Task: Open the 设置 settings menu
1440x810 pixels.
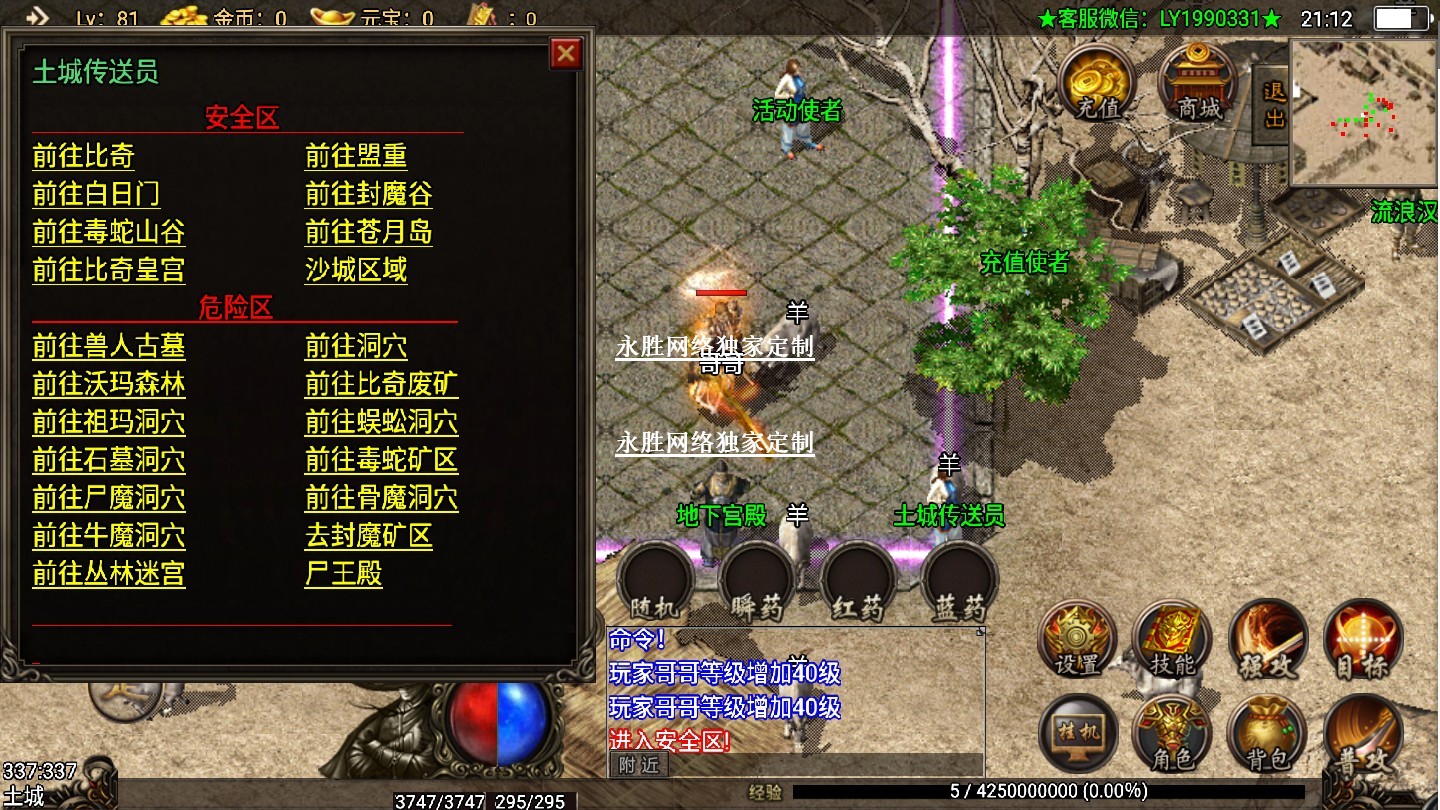Action: 1078,640
